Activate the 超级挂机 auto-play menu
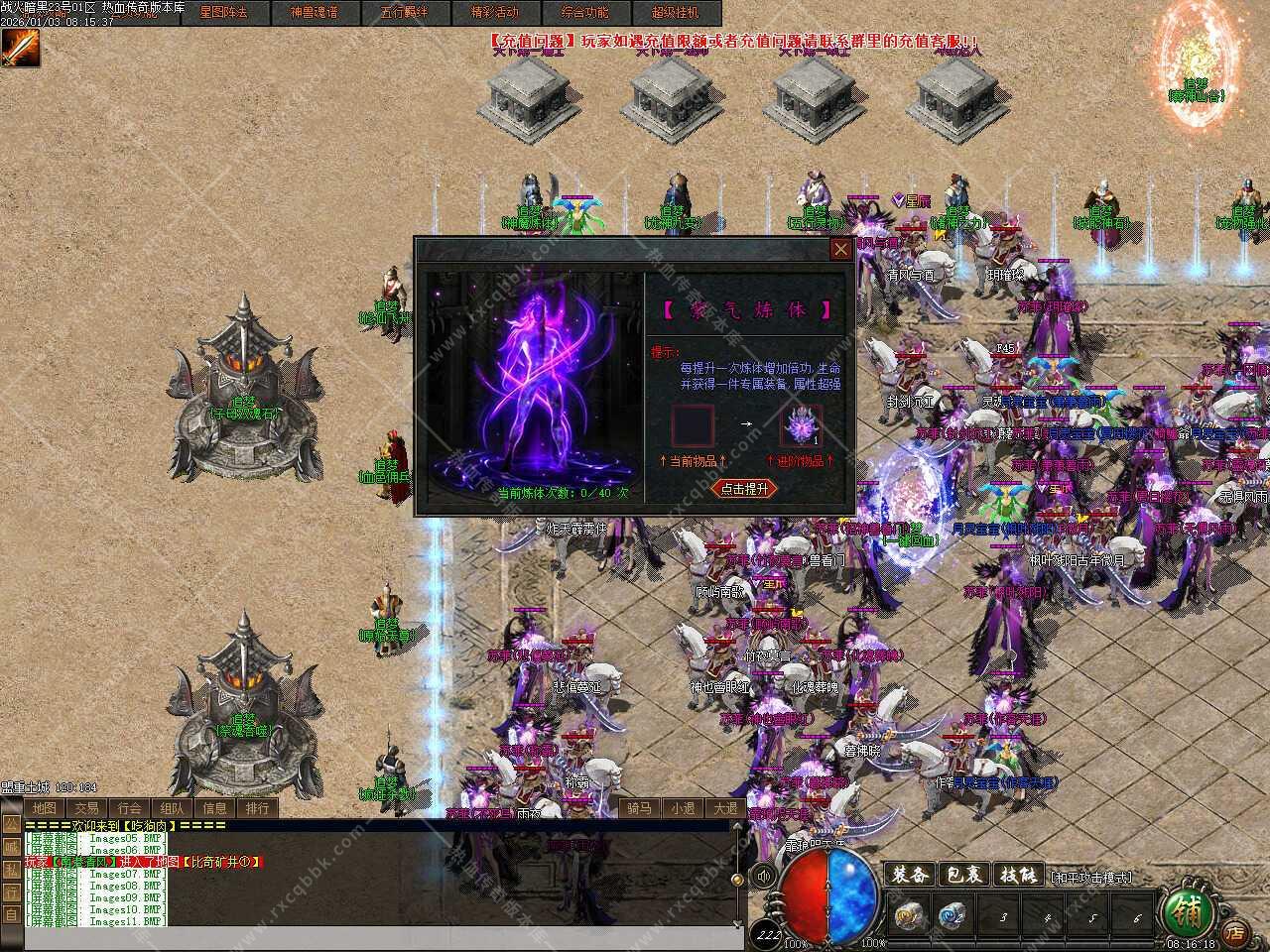1270x952 pixels. point(675,12)
